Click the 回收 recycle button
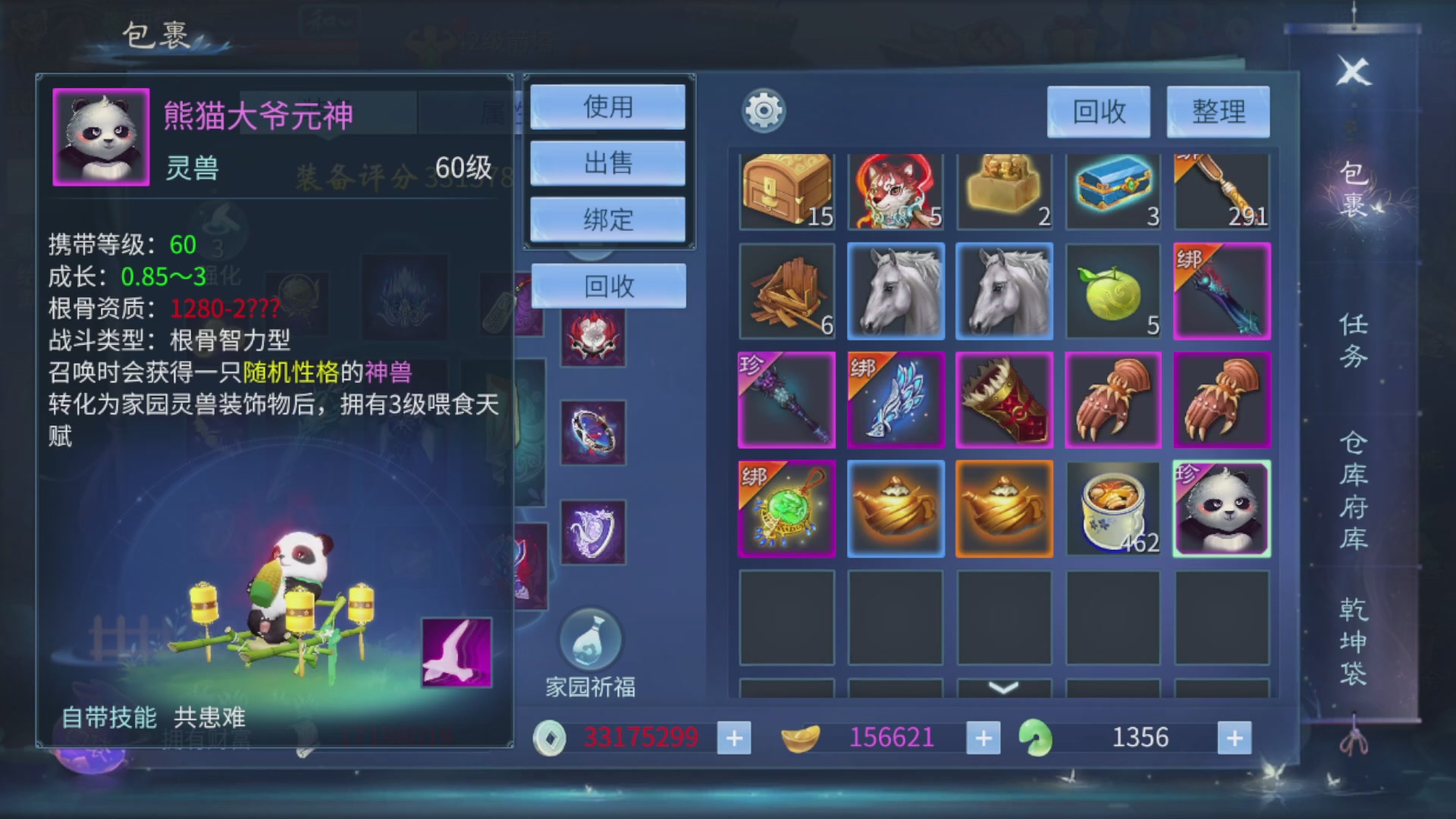 point(1098,111)
